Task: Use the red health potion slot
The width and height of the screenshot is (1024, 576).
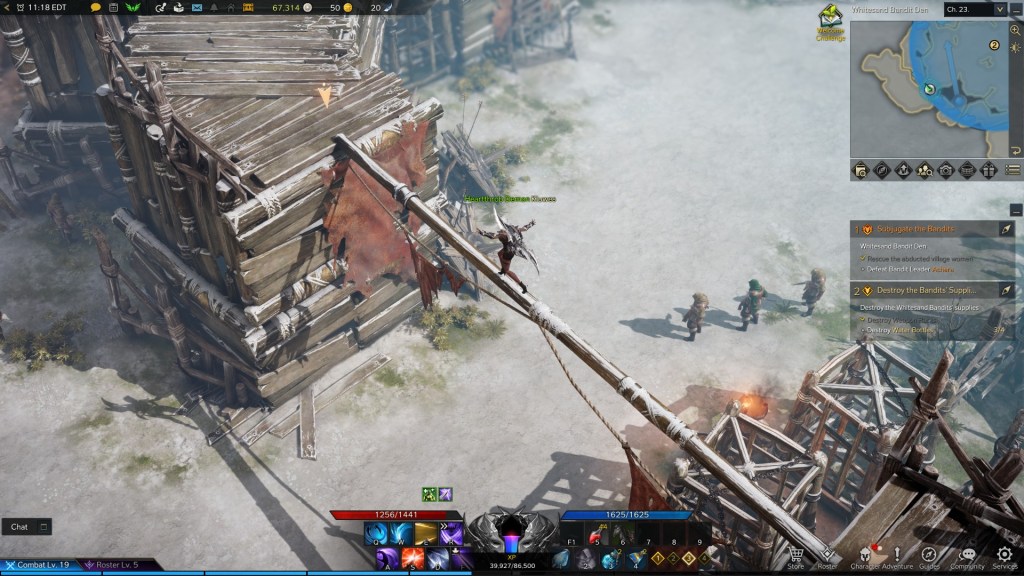Action: (x=596, y=538)
